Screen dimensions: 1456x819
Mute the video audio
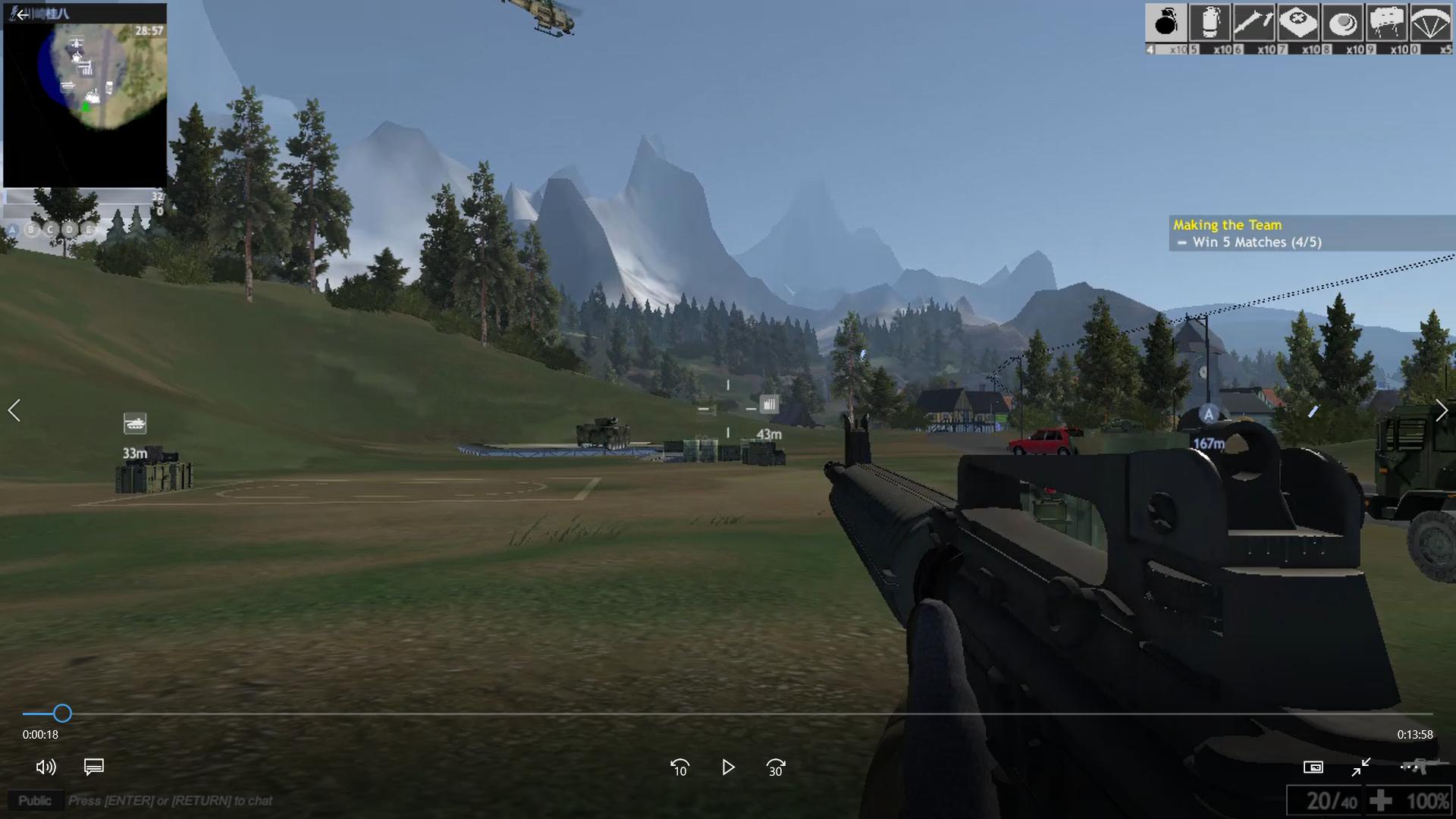47,767
